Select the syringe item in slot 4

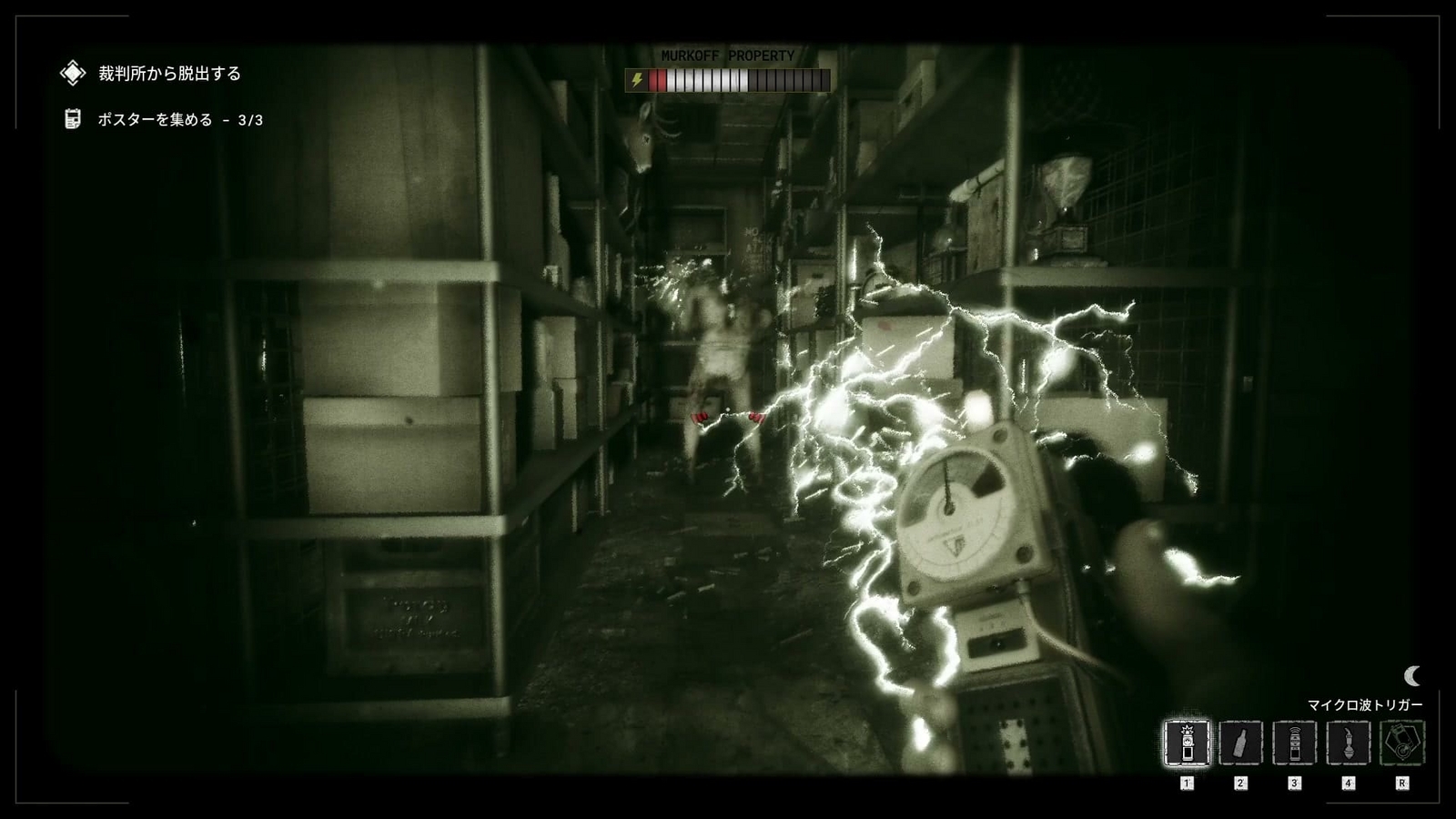1348,742
